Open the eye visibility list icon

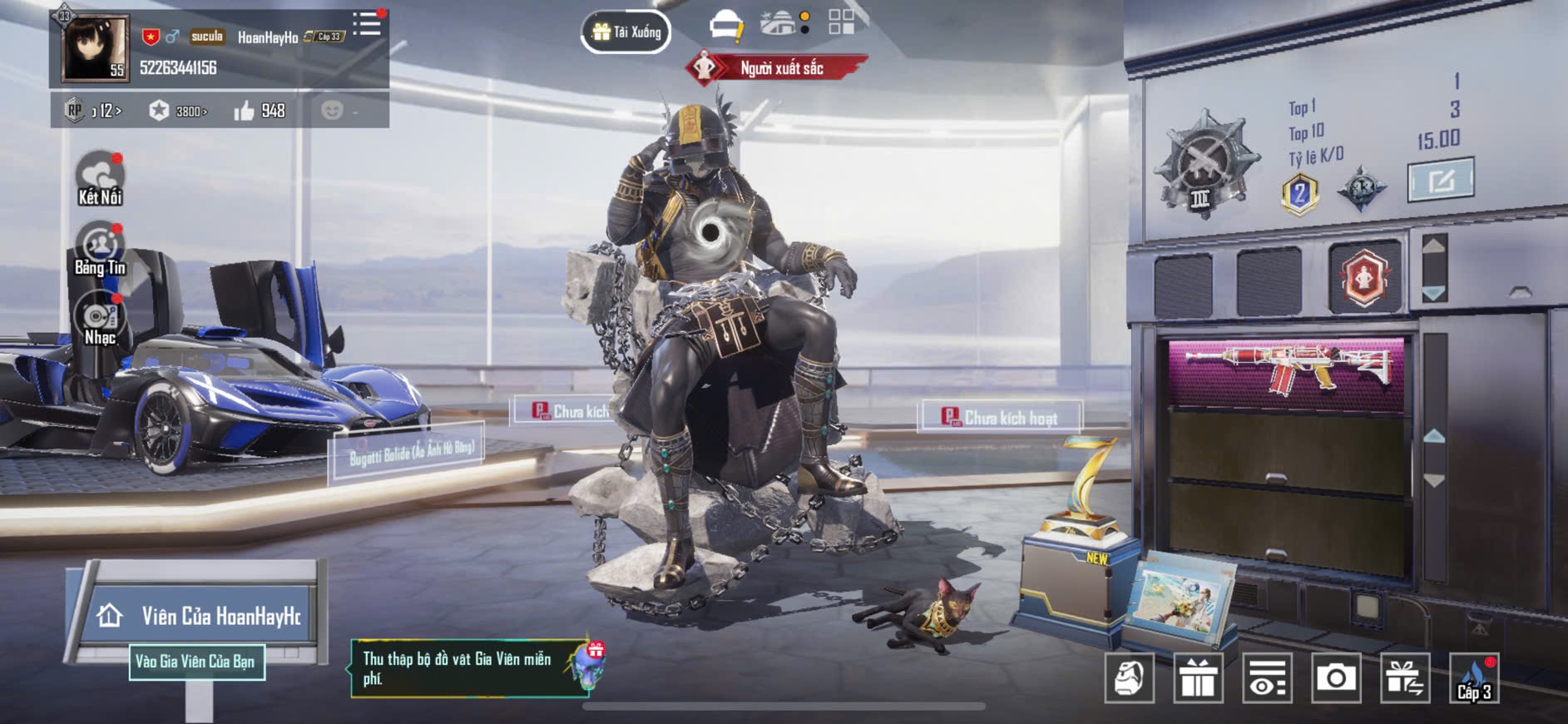1267,678
